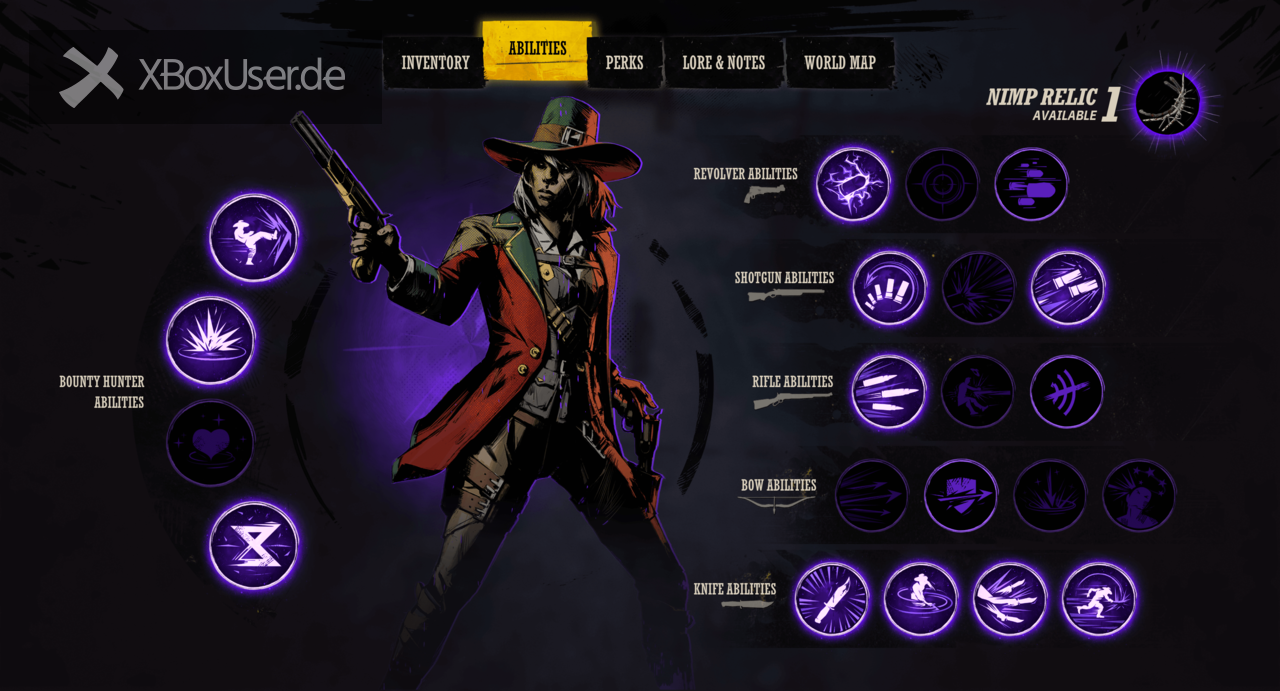Select the electric bullet revolver ability
Screen dimensions: 1280x691
[853, 185]
